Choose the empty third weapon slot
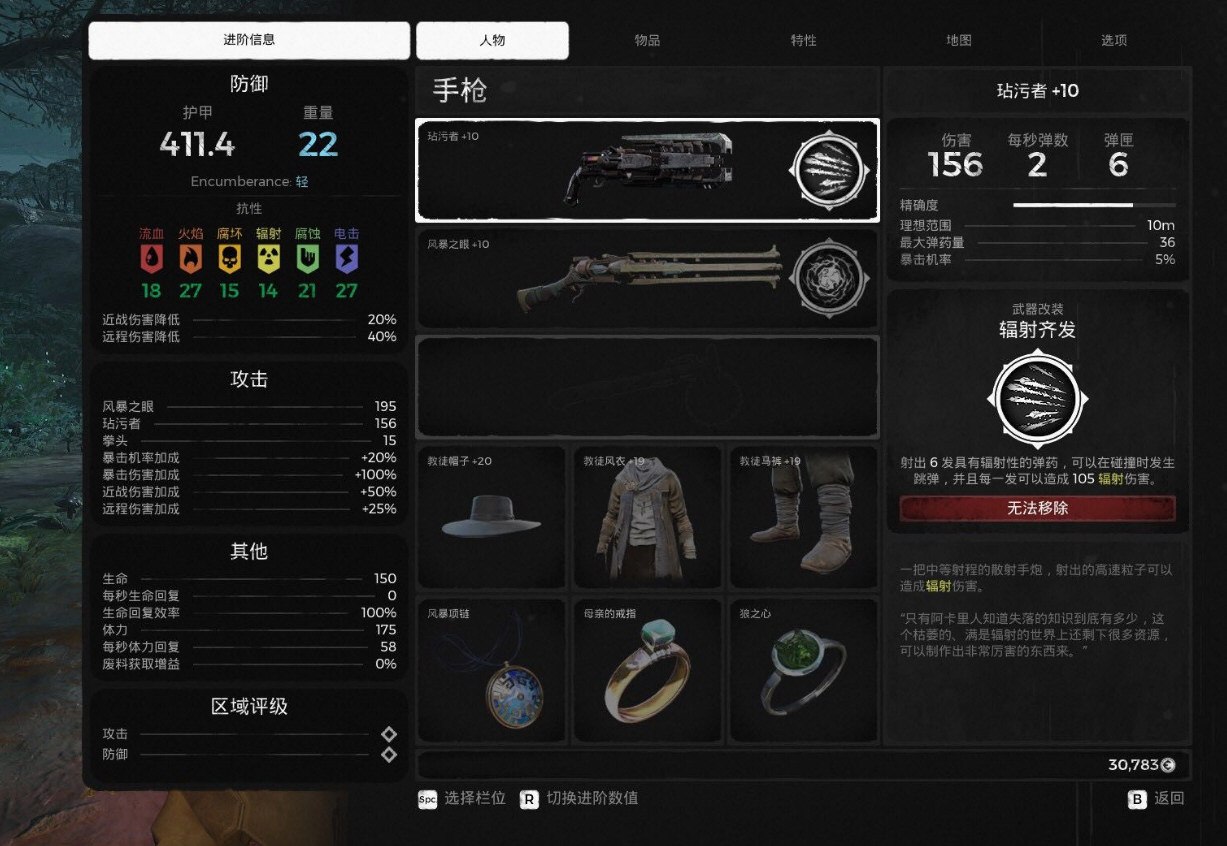 coord(646,387)
